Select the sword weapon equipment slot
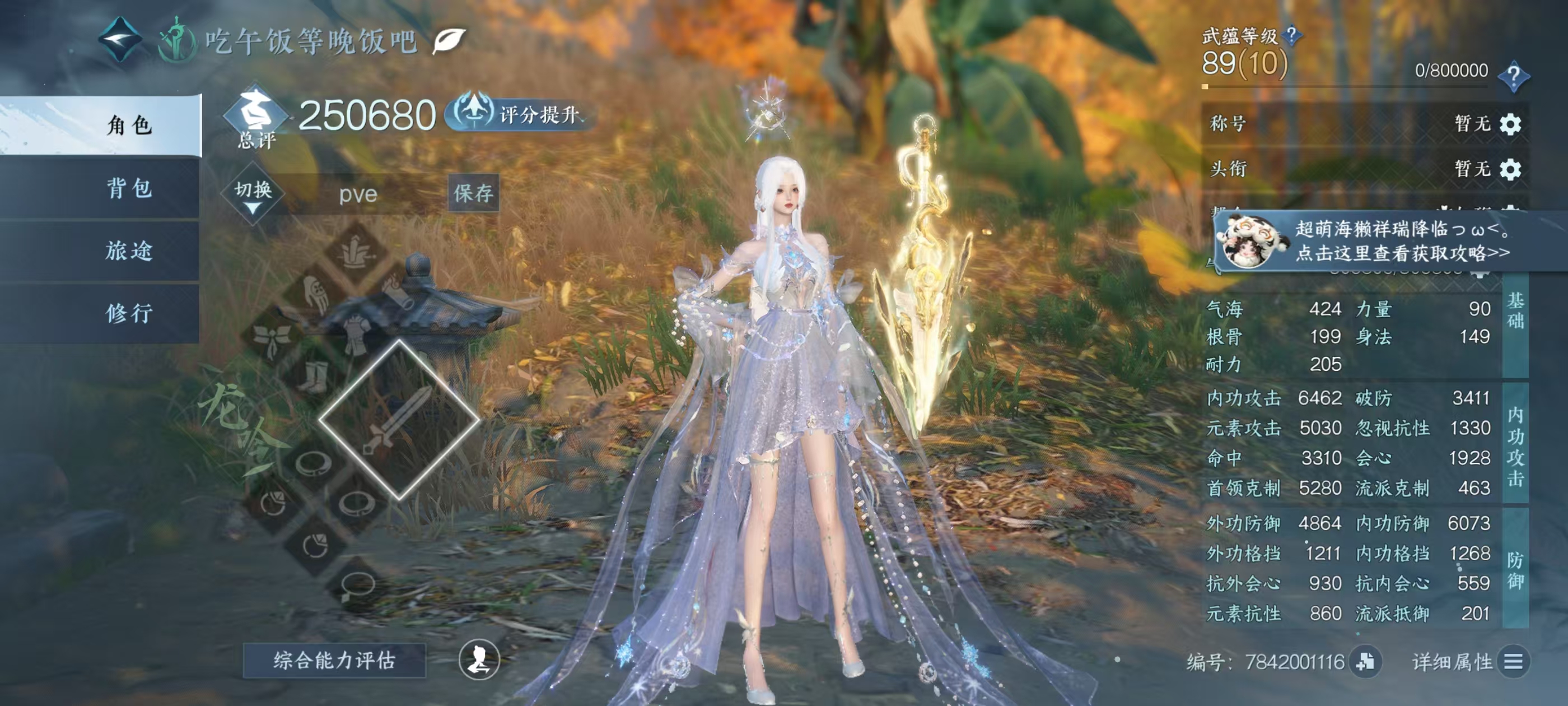This screenshot has height=706, width=1568. [399, 420]
